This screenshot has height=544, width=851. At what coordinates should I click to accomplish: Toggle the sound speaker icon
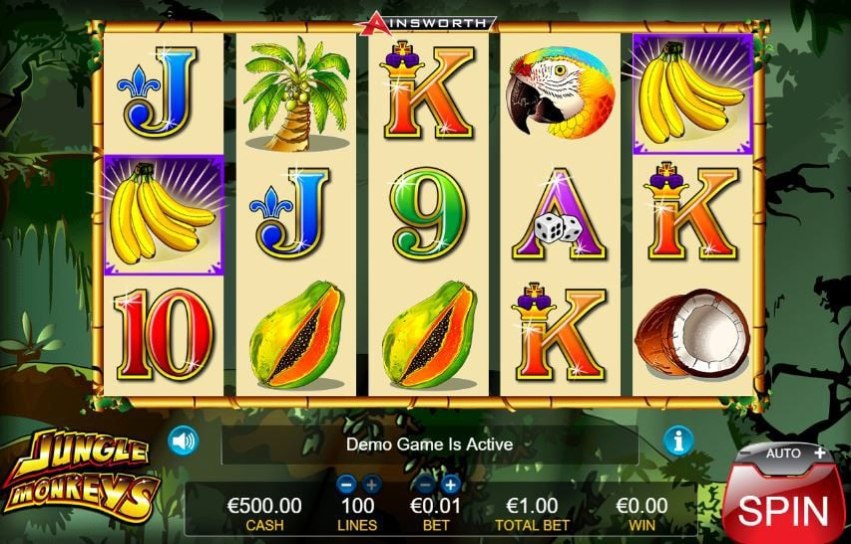[x=181, y=441]
